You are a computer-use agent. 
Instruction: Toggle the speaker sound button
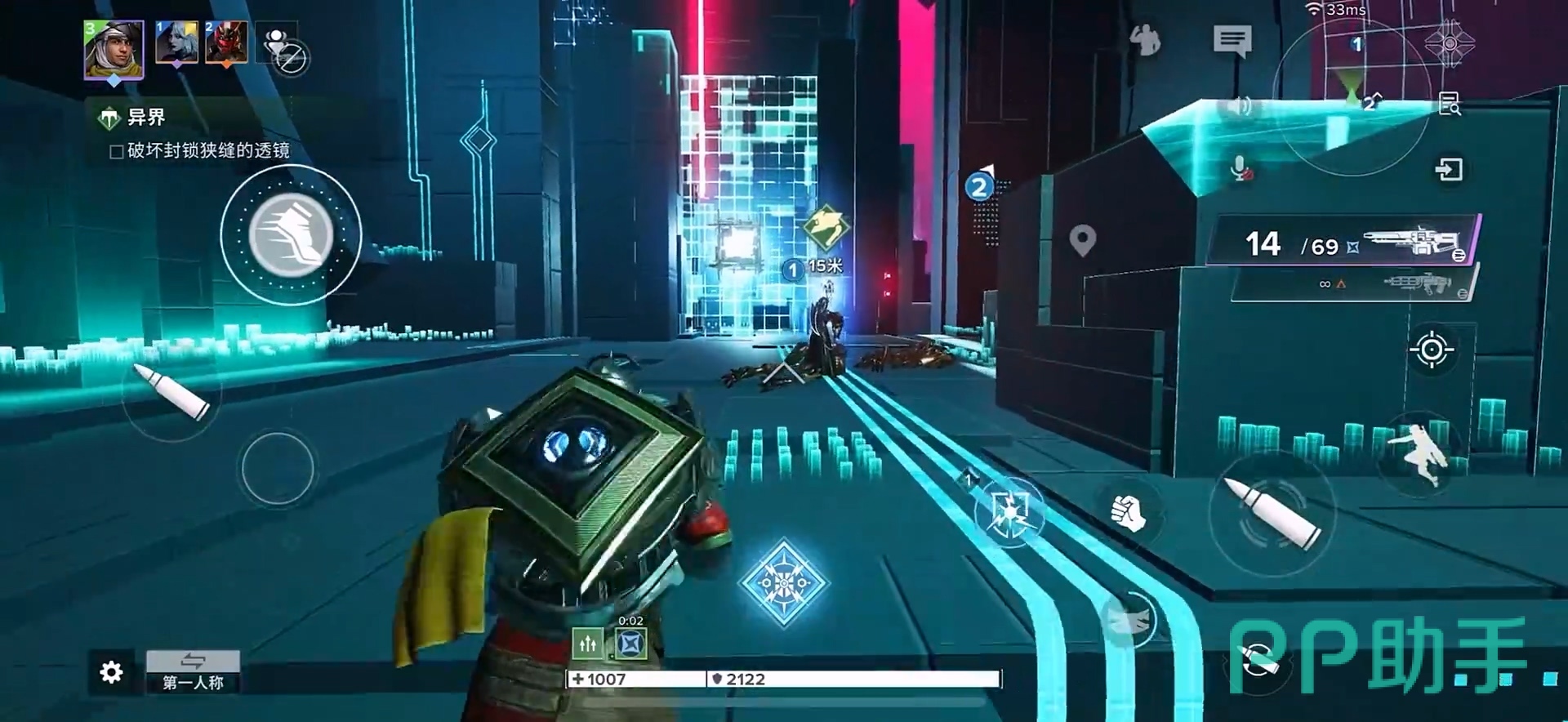(x=1239, y=106)
